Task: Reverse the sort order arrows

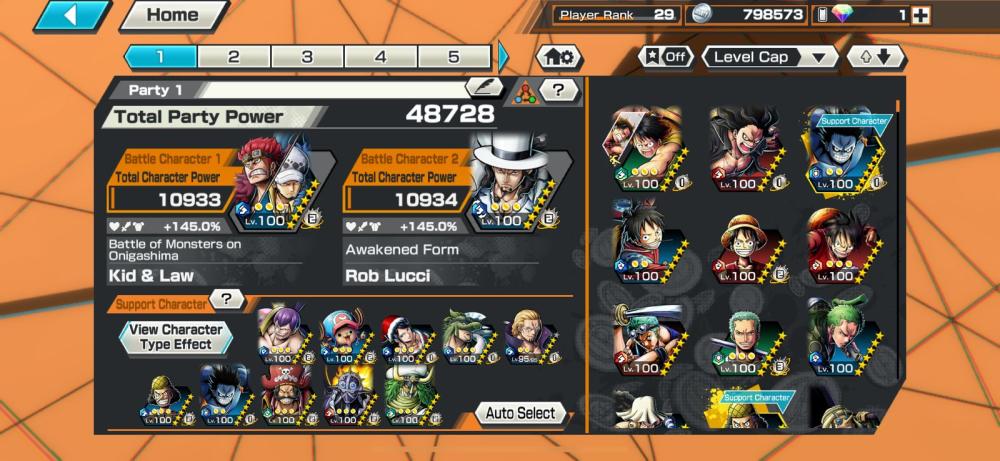Action: pyautogui.click(x=876, y=57)
